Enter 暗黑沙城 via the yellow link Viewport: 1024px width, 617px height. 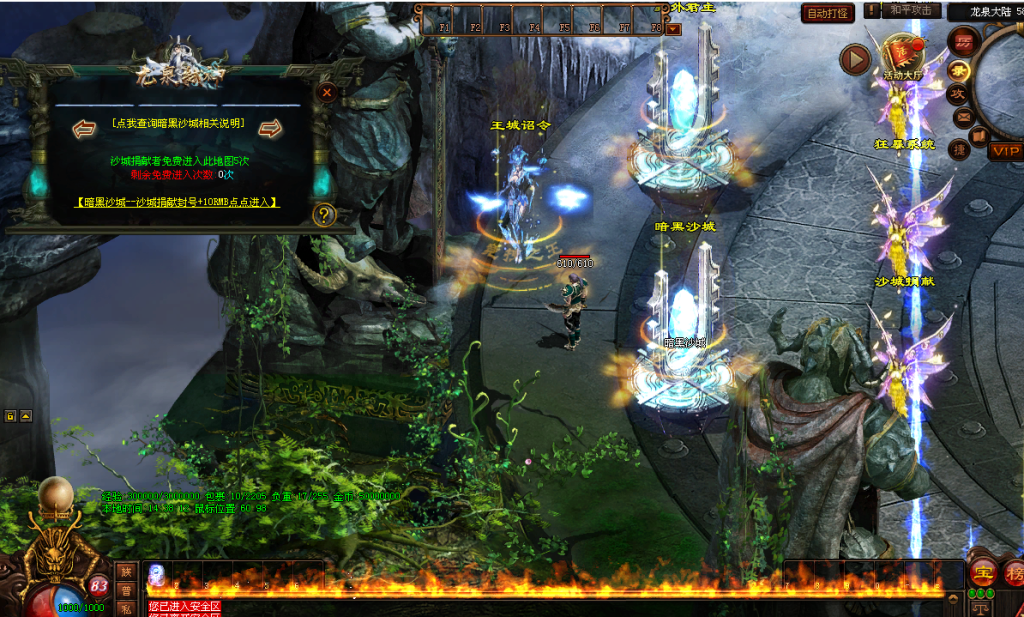coord(177,202)
